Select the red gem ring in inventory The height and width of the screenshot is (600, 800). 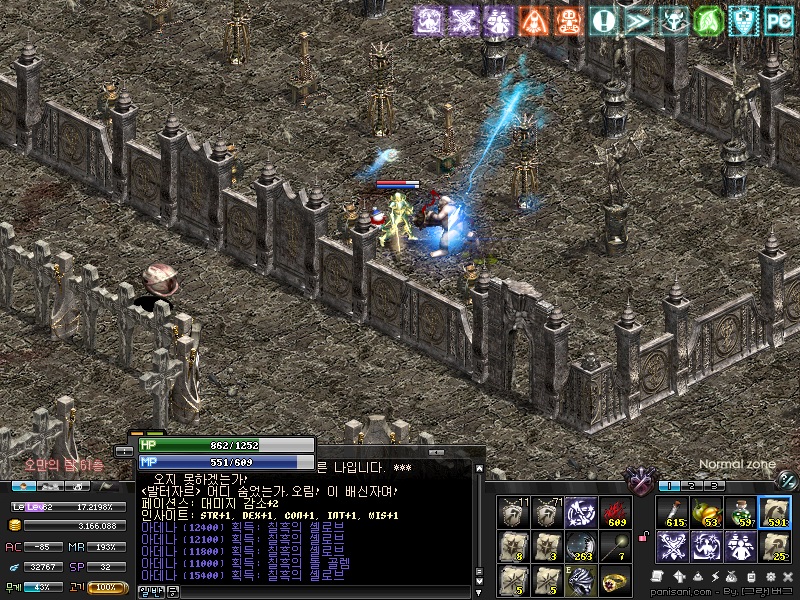click(x=614, y=579)
